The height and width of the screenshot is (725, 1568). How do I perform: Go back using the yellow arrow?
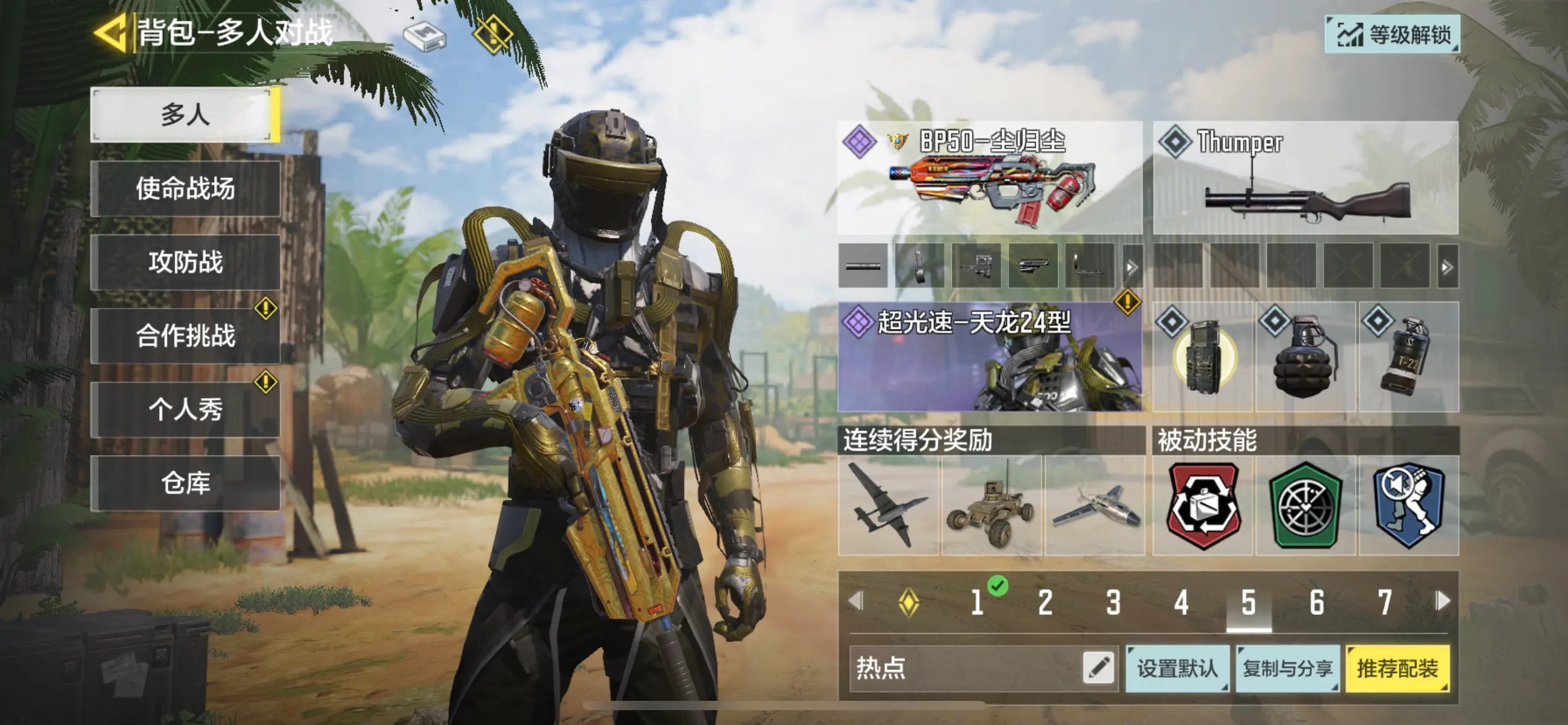tap(110, 32)
